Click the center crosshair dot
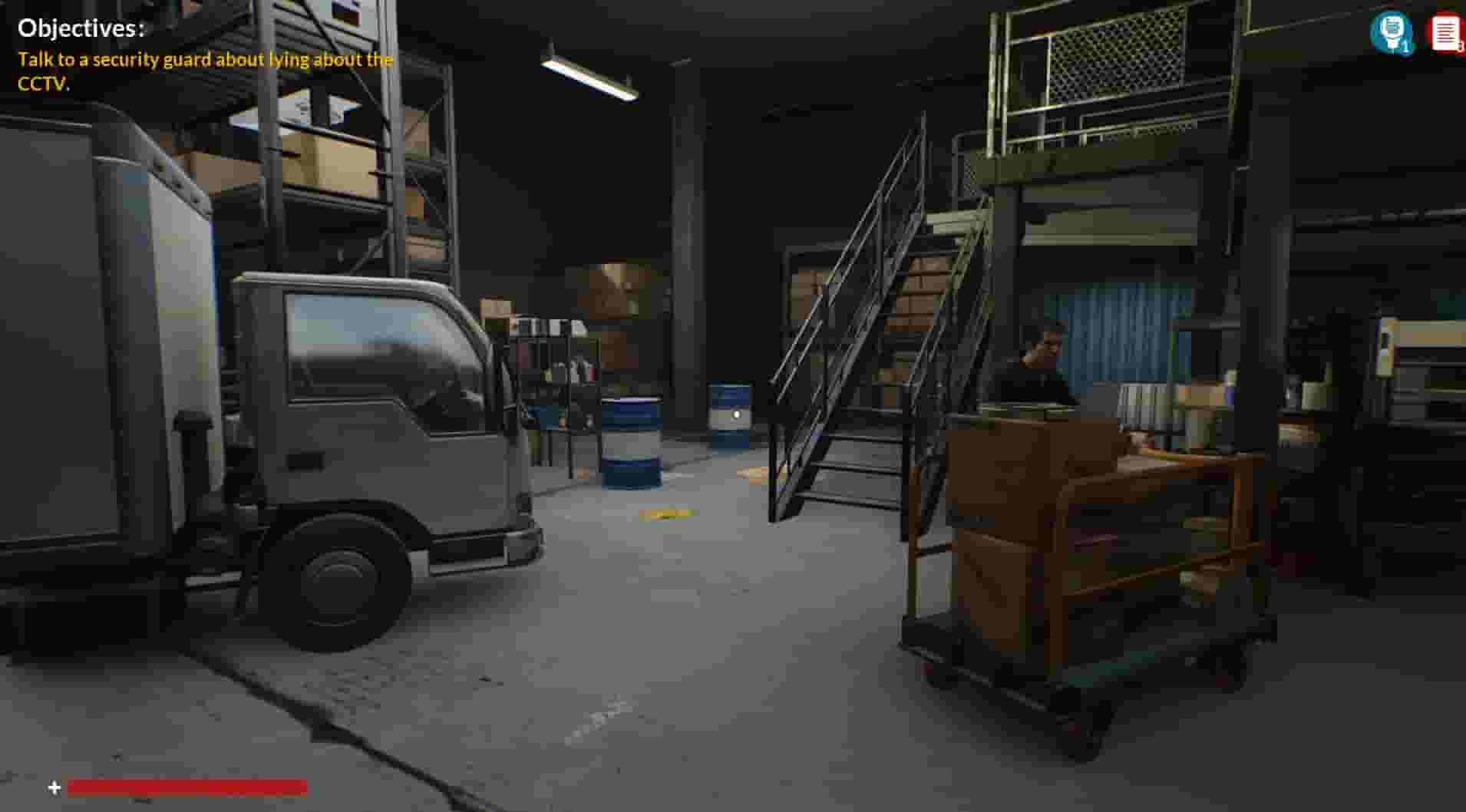This screenshot has height=812, width=1466. [x=736, y=414]
